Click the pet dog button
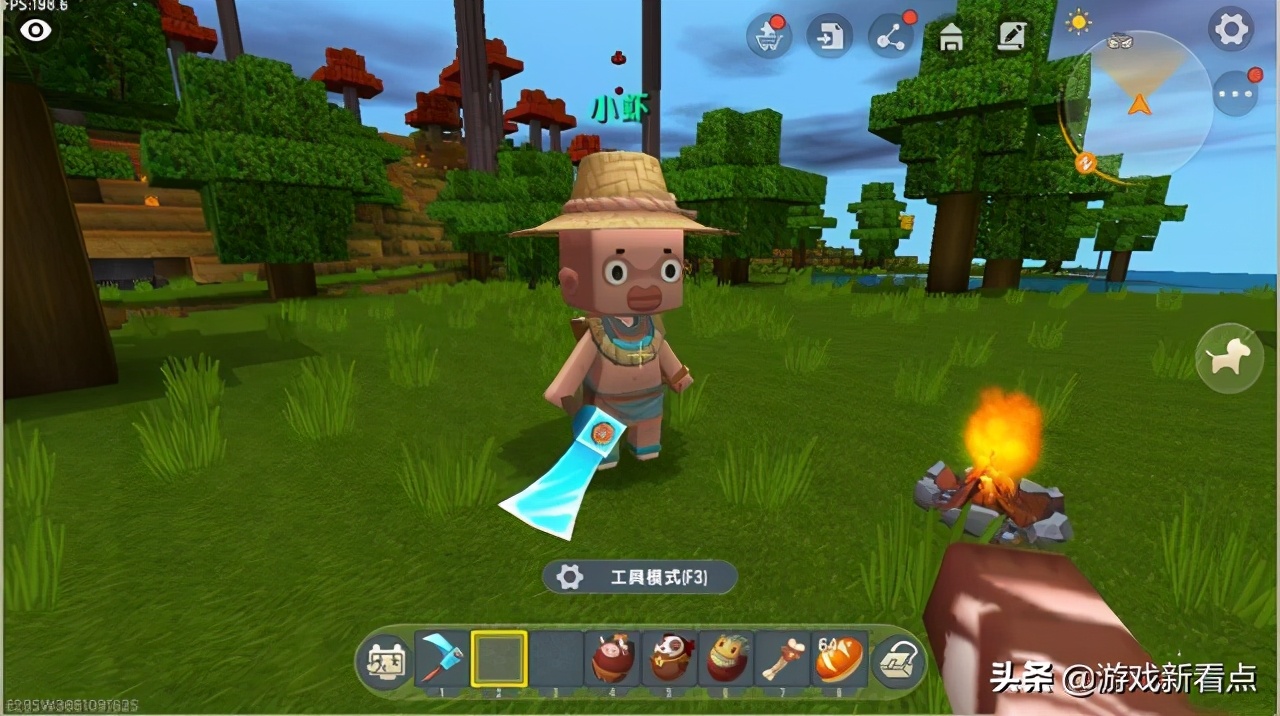1280x716 pixels. coord(1229,357)
